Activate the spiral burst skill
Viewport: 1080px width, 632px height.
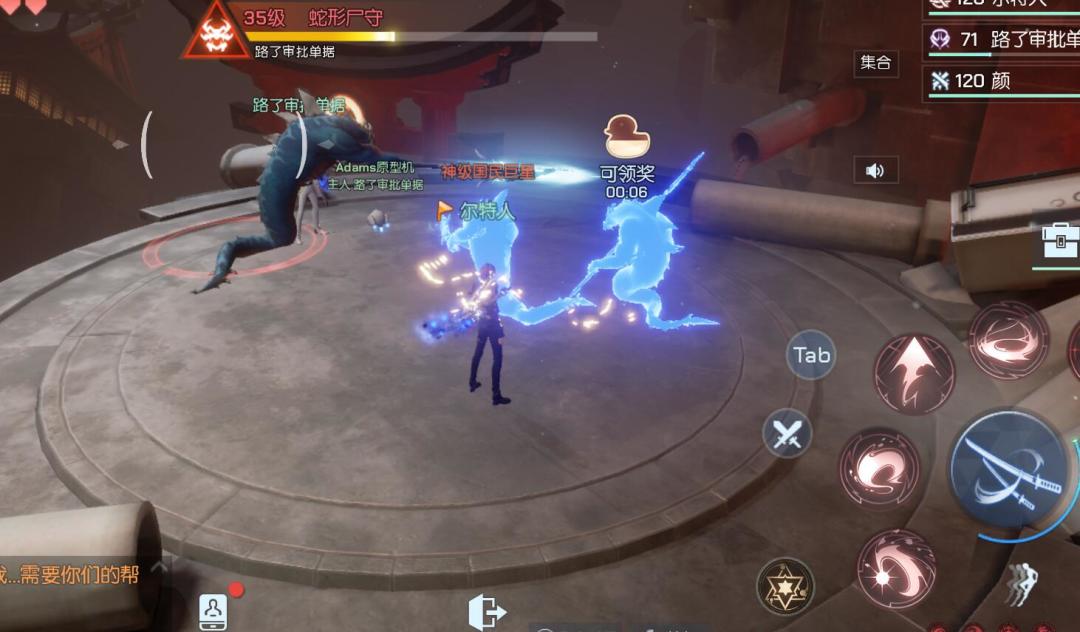[x=896, y=568]
